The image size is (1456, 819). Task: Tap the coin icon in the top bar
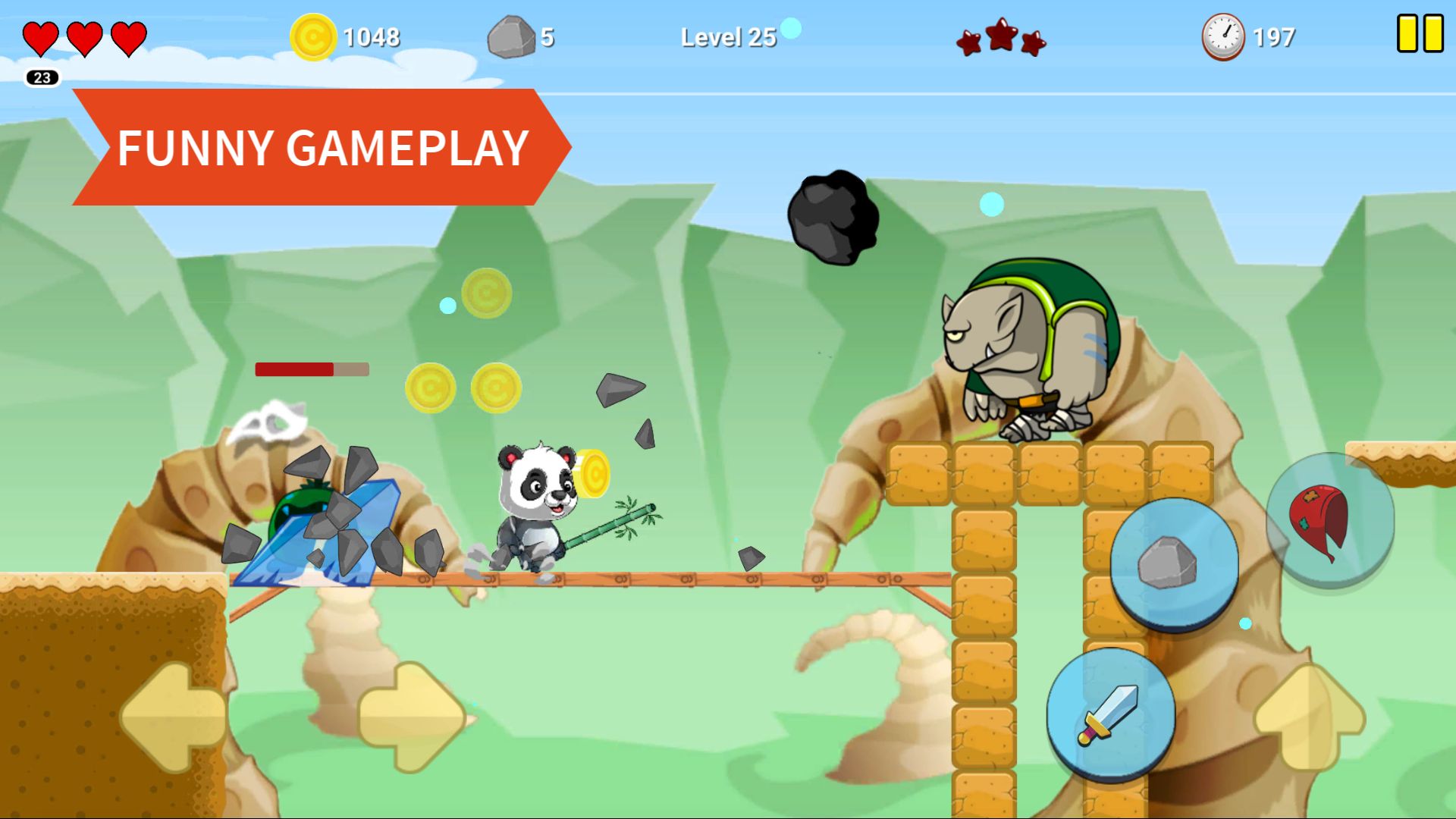315,35
